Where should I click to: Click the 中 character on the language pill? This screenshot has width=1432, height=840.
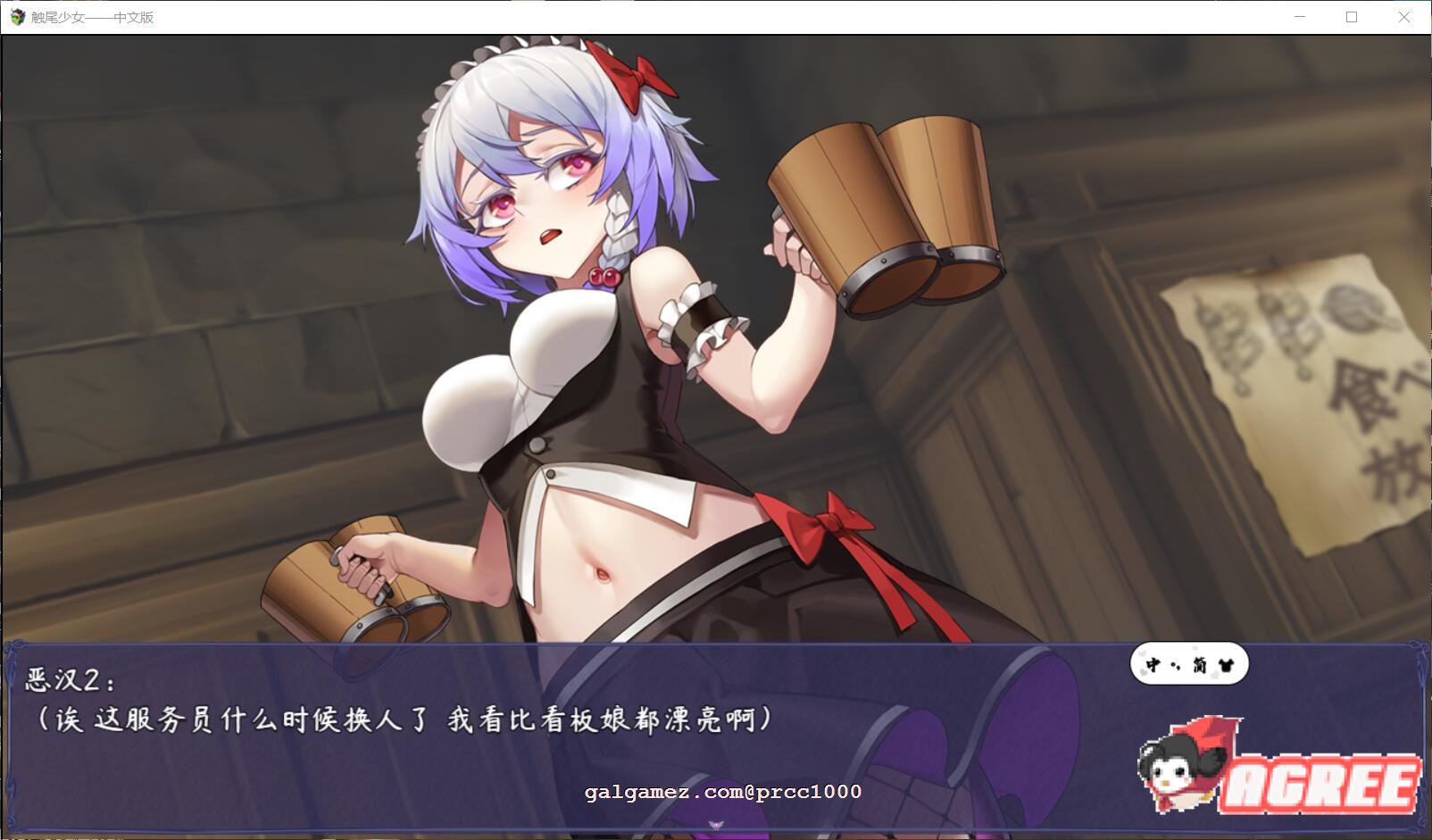pyautogui.click(x=1153, y=664)
